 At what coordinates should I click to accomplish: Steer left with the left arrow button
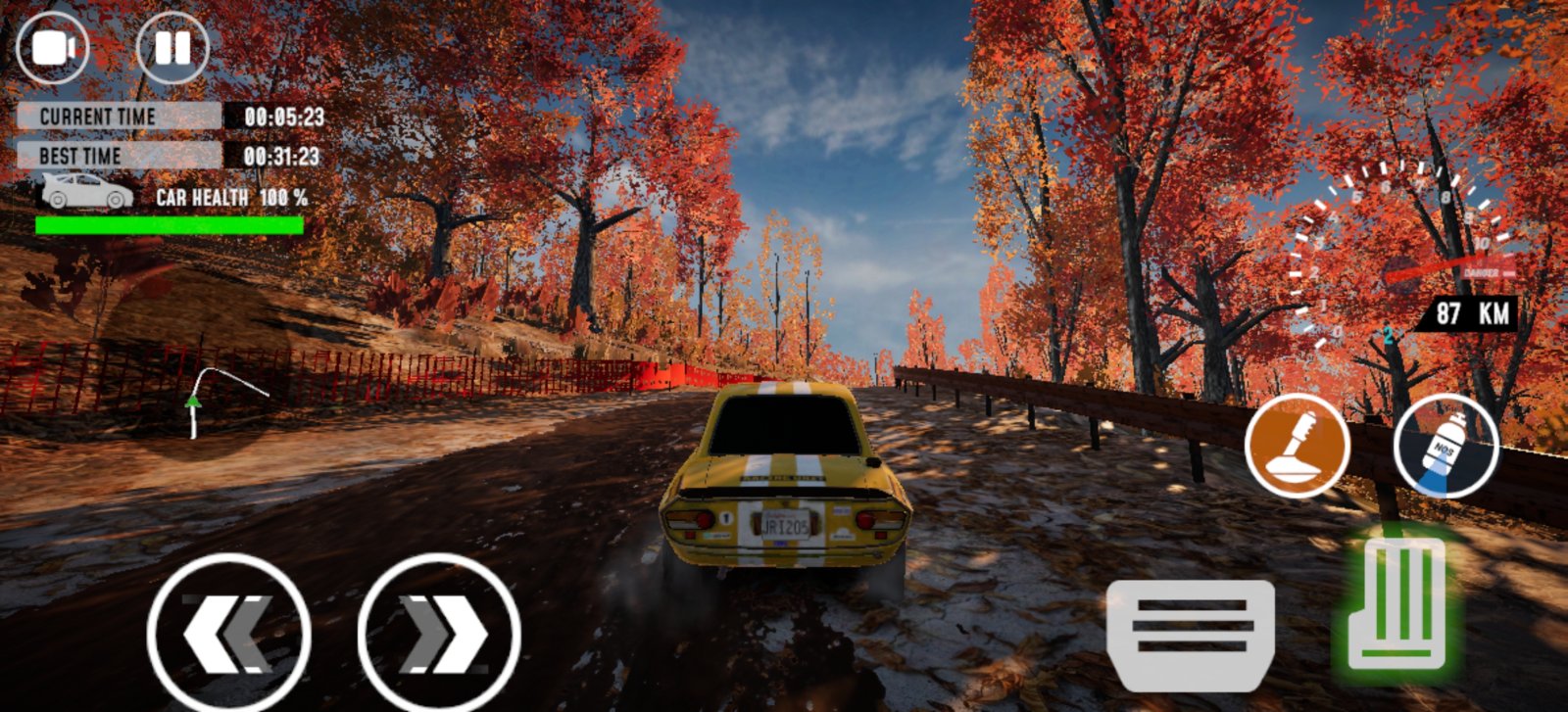[x=229, y=634]
